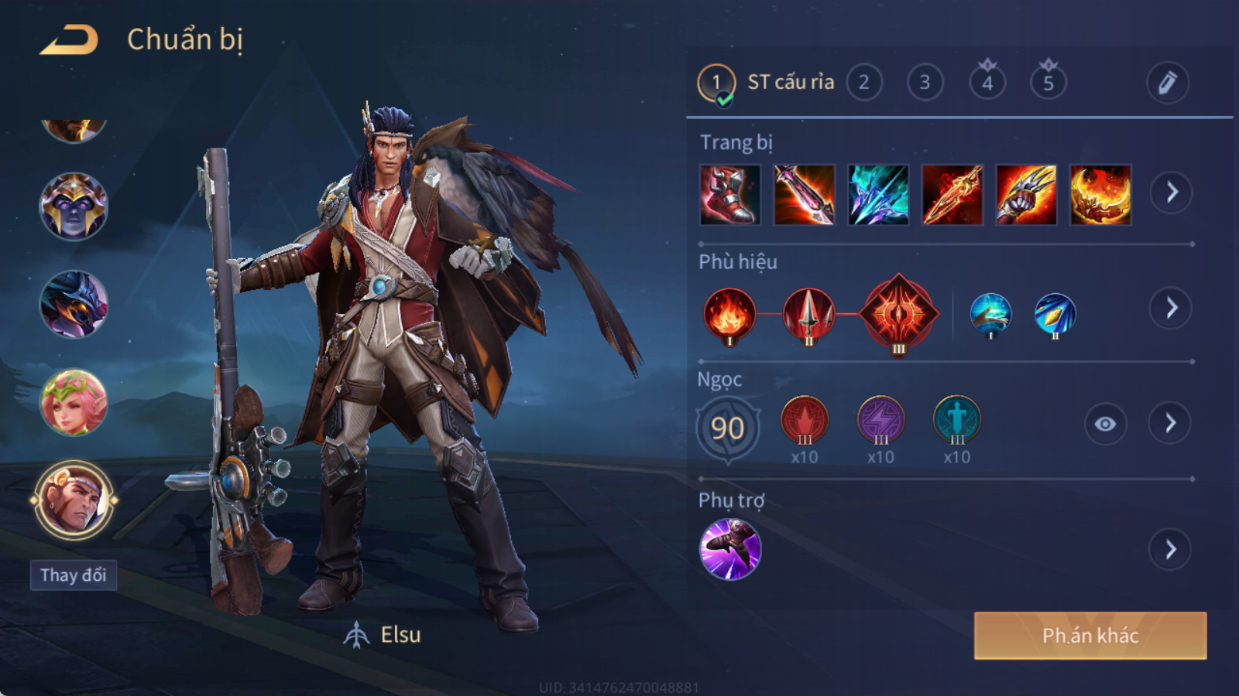Click the Thay đổi hero change button
The width and height of the screenshot is (1239, 696).
tap(73, 575)
